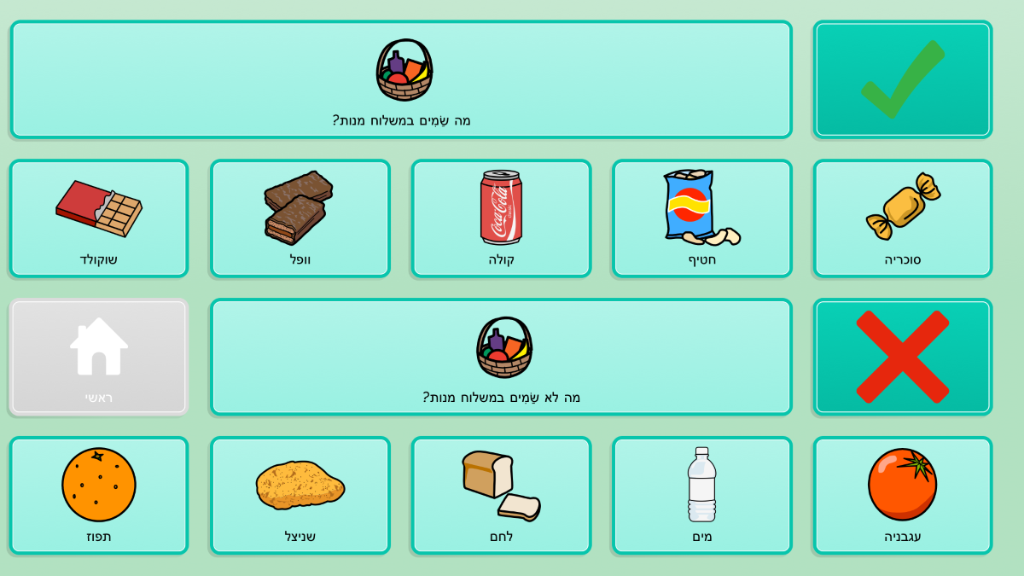Click the red X button
This screenshot has width=1024, height=576.
pyautogui.click(x=902, y=356)
